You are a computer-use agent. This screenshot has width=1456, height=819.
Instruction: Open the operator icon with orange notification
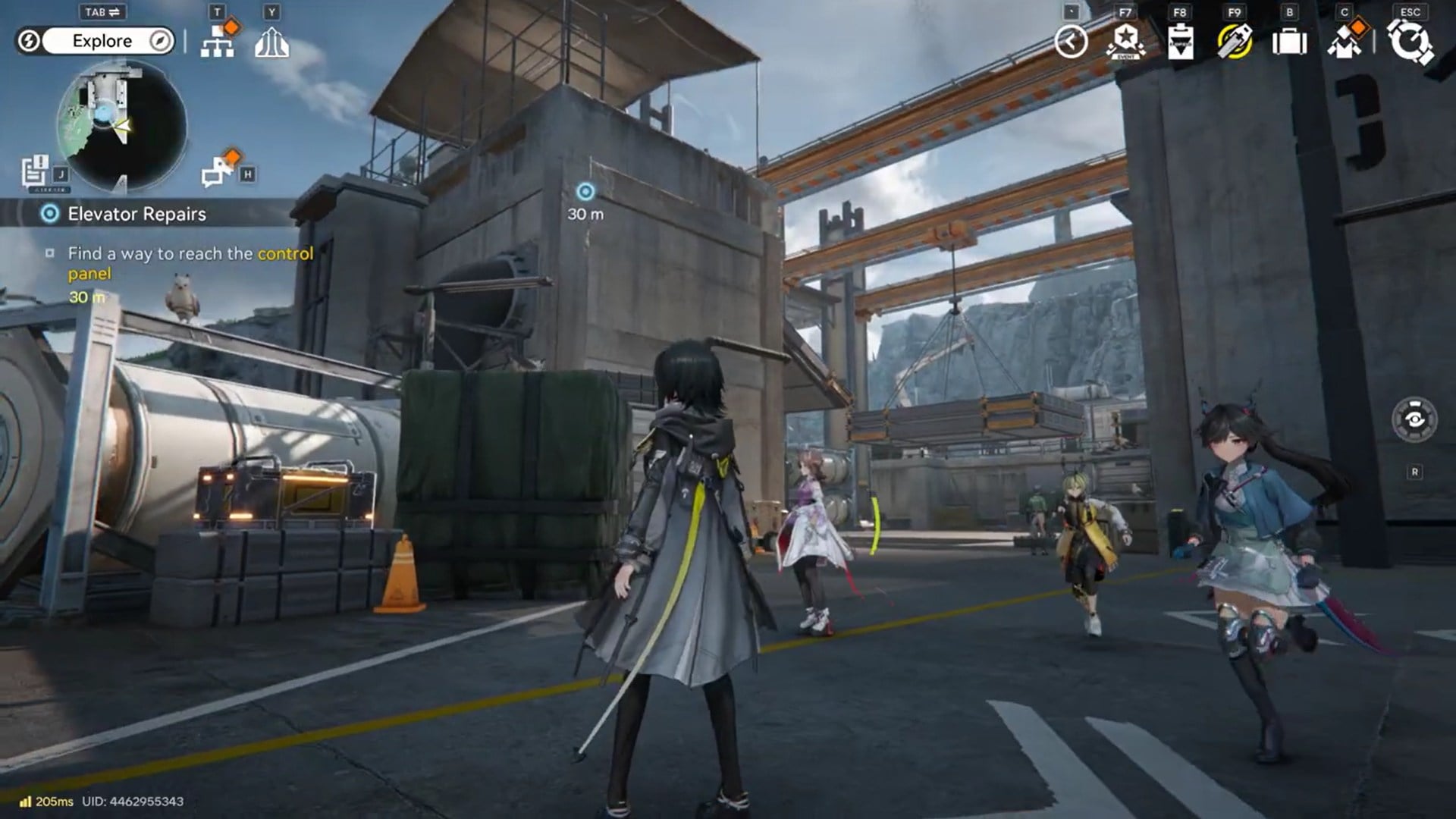point(1345,42)
